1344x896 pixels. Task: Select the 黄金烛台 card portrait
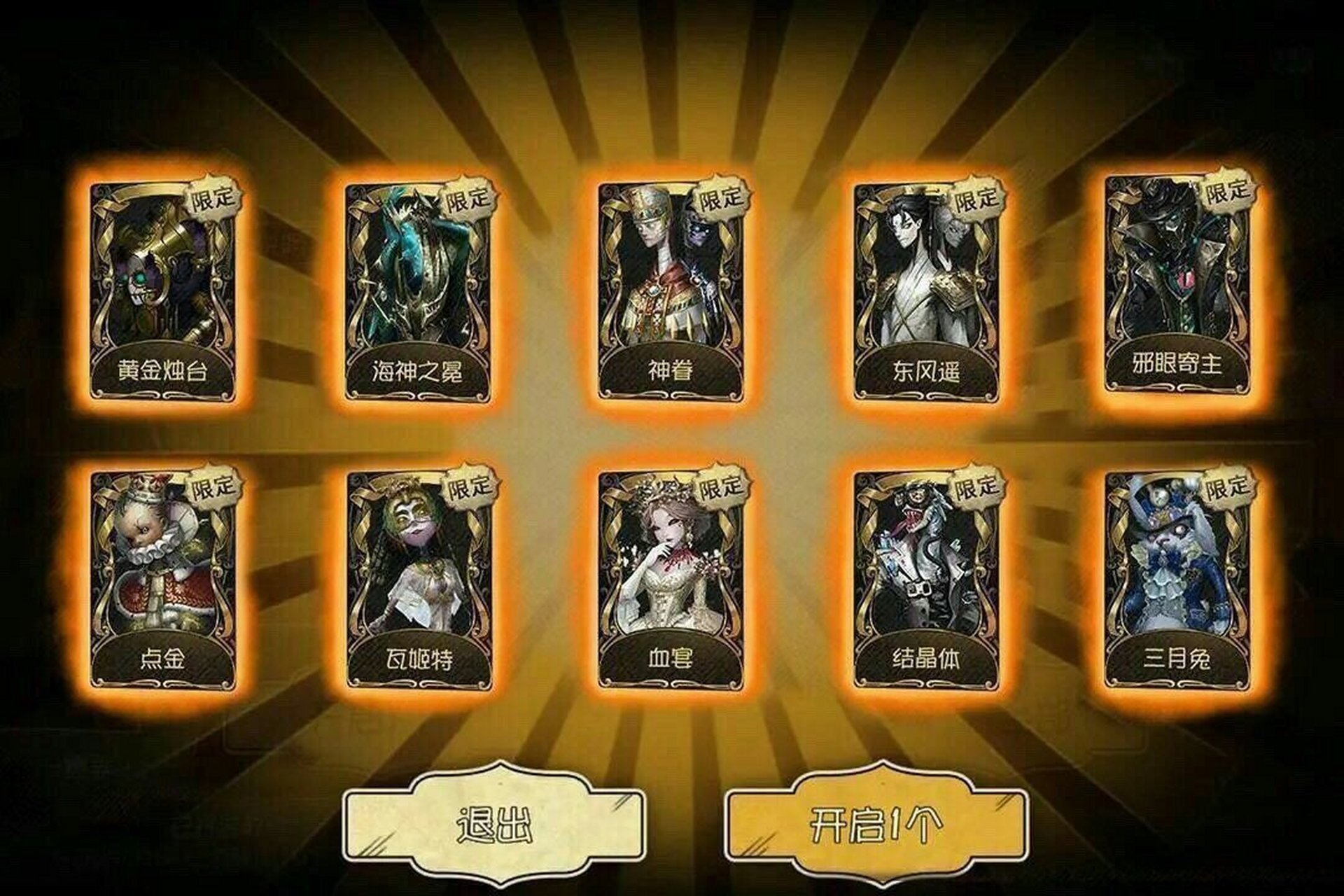coord(164,280)
